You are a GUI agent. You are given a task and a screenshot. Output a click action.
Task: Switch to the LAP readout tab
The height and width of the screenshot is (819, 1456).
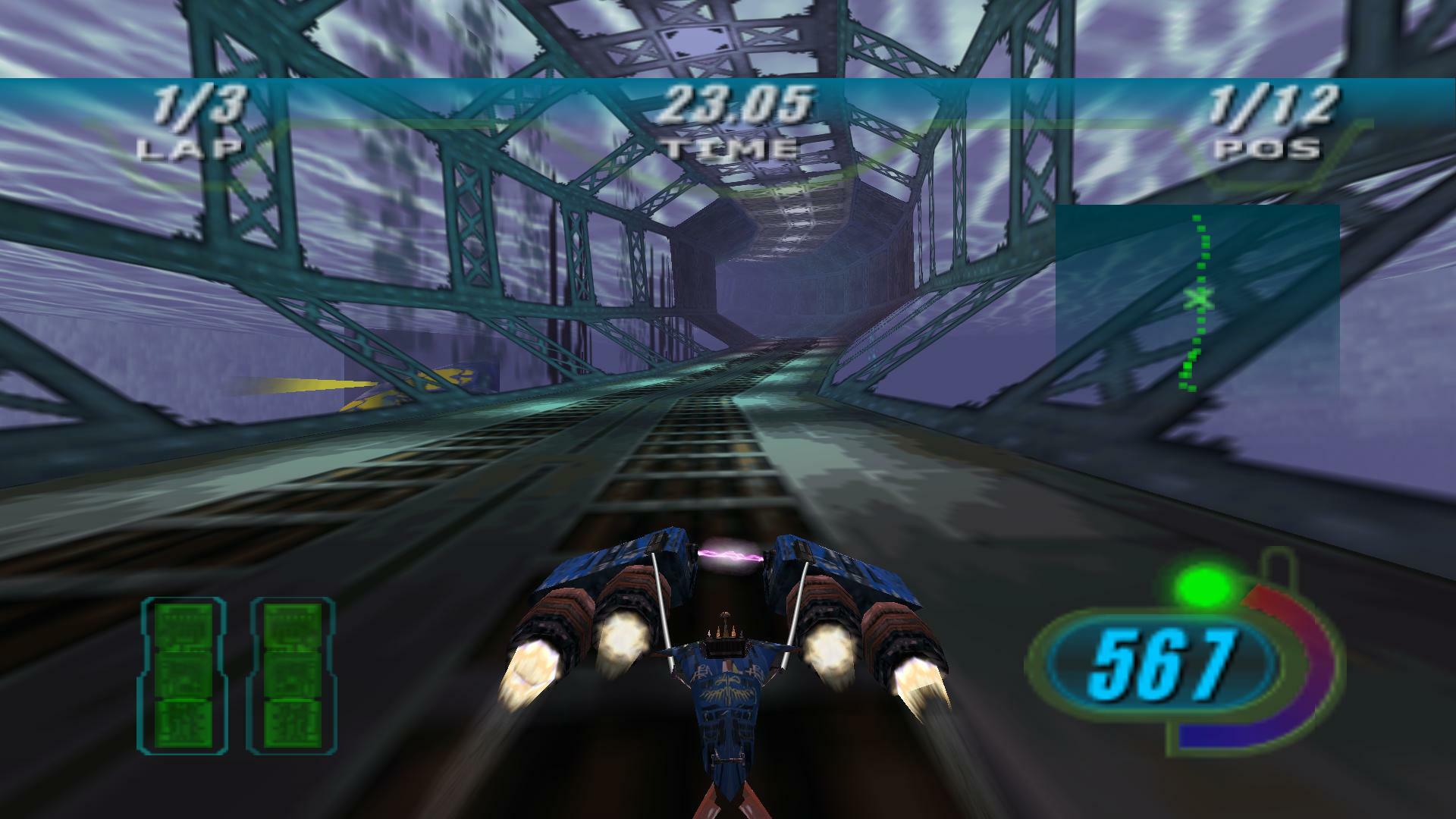pos(191,148)
